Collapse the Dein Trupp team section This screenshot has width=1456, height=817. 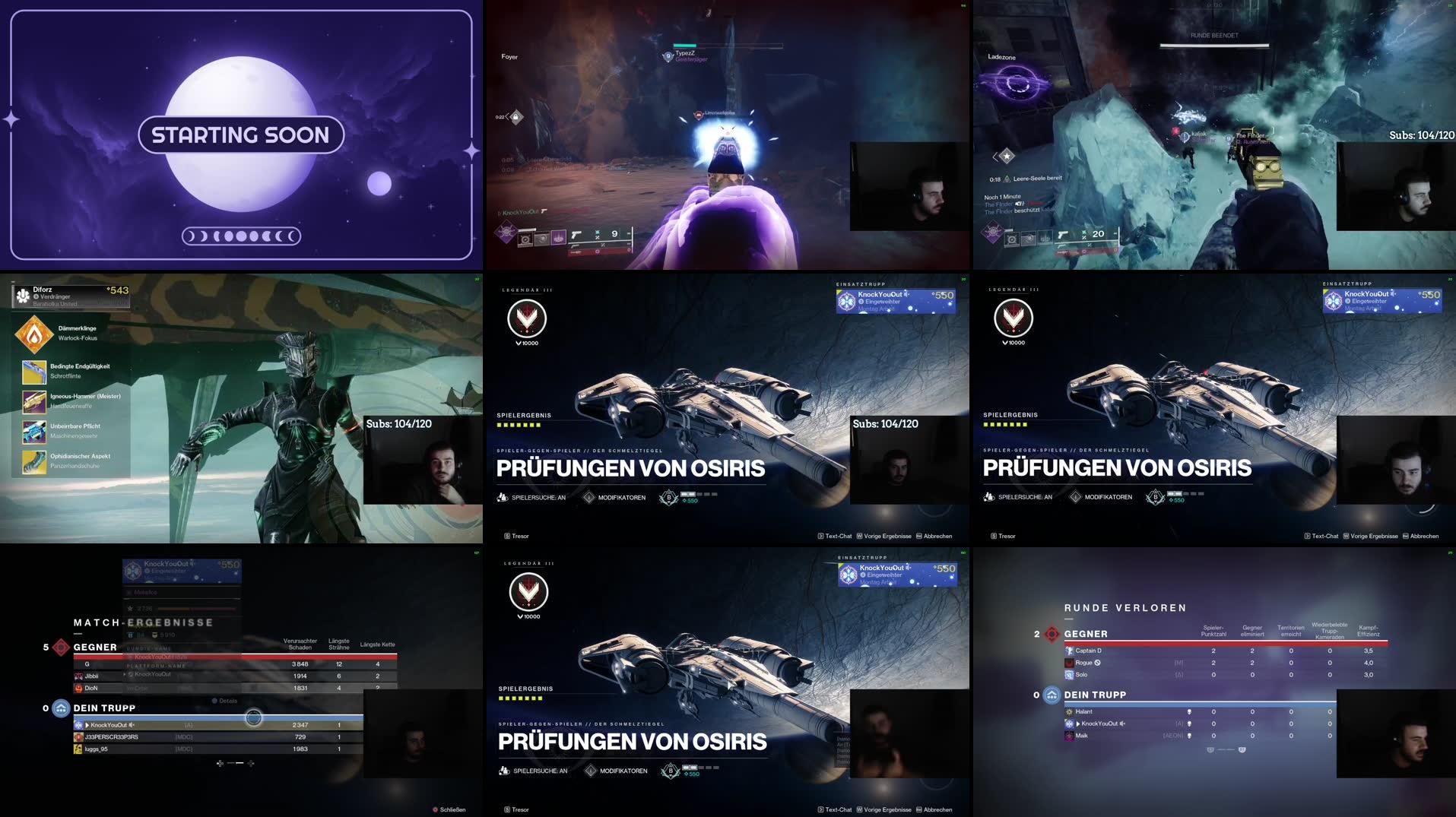61,708
